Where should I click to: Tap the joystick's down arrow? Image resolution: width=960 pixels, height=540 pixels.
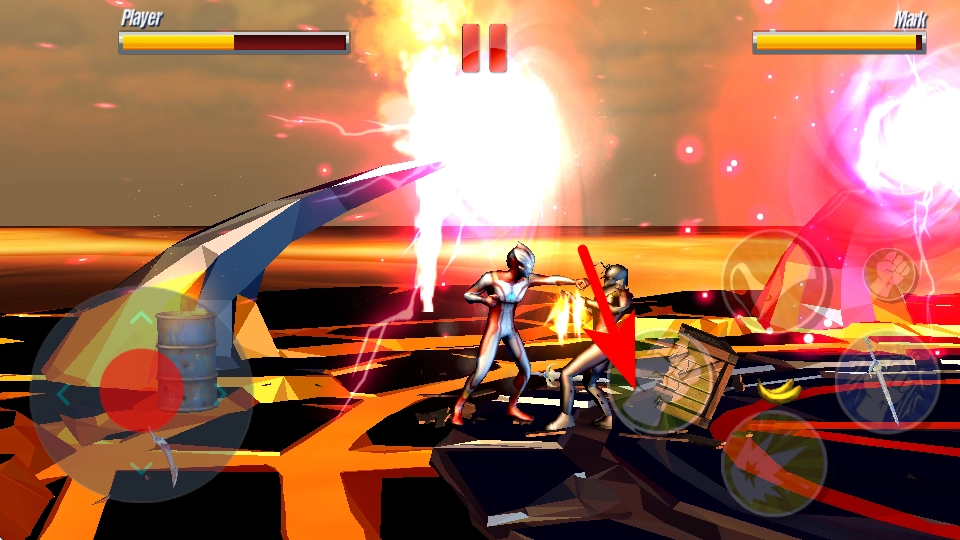click(x=142, y=467)
